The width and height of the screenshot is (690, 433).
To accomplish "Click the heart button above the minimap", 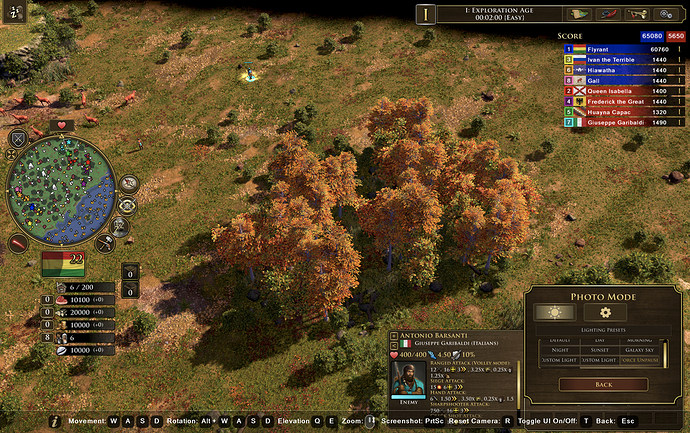I will click(62, 125).
